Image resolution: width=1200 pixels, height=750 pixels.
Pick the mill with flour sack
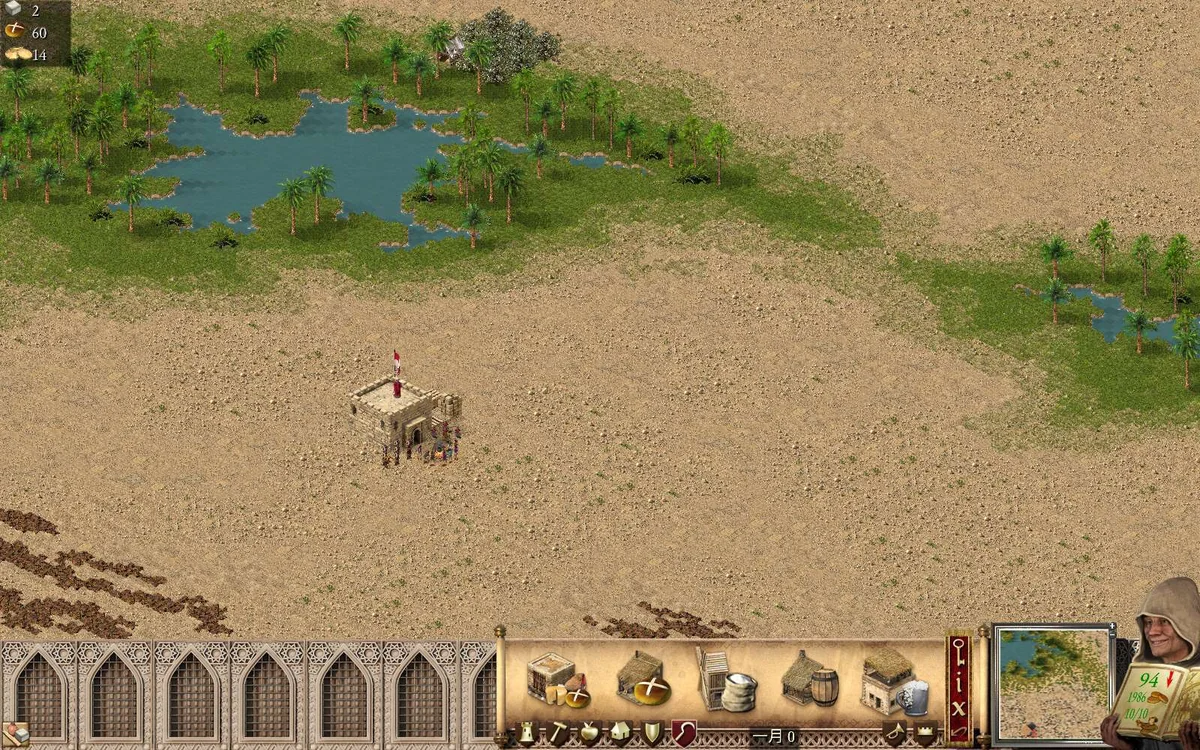[725, 680]
